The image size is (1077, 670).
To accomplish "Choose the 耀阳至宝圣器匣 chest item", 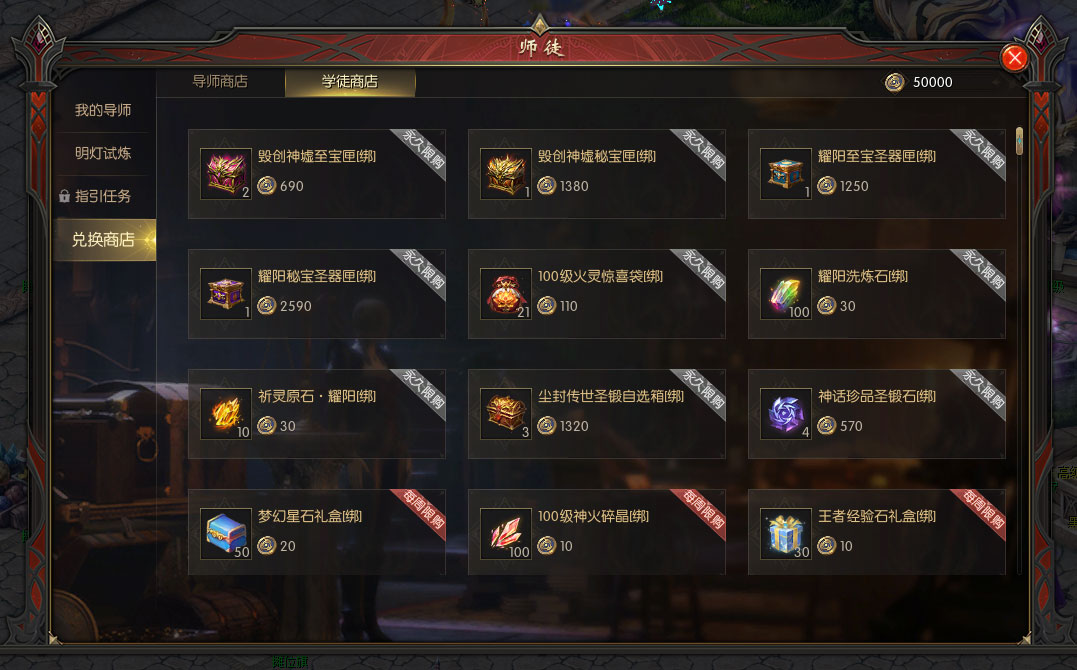I will [x=786, y=174].
